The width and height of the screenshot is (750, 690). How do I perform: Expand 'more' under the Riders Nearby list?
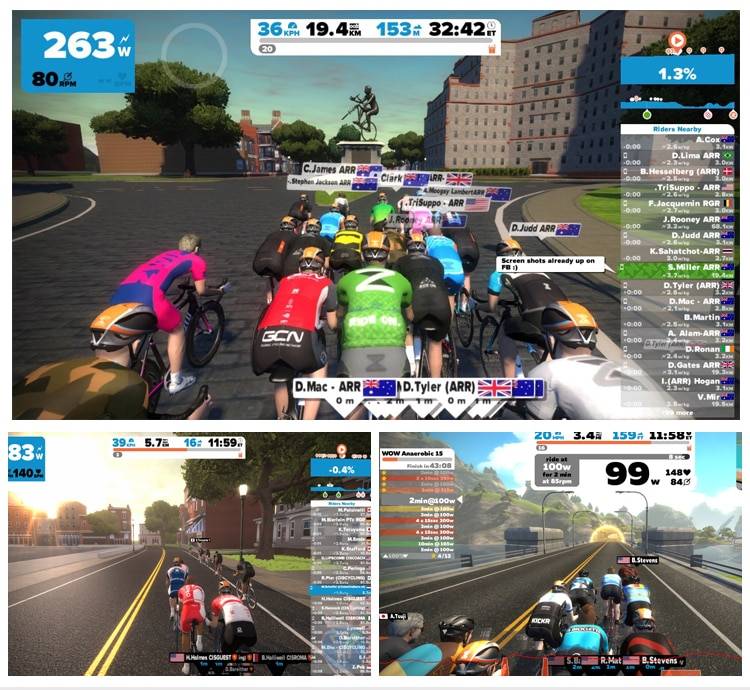tap(682, 411)
